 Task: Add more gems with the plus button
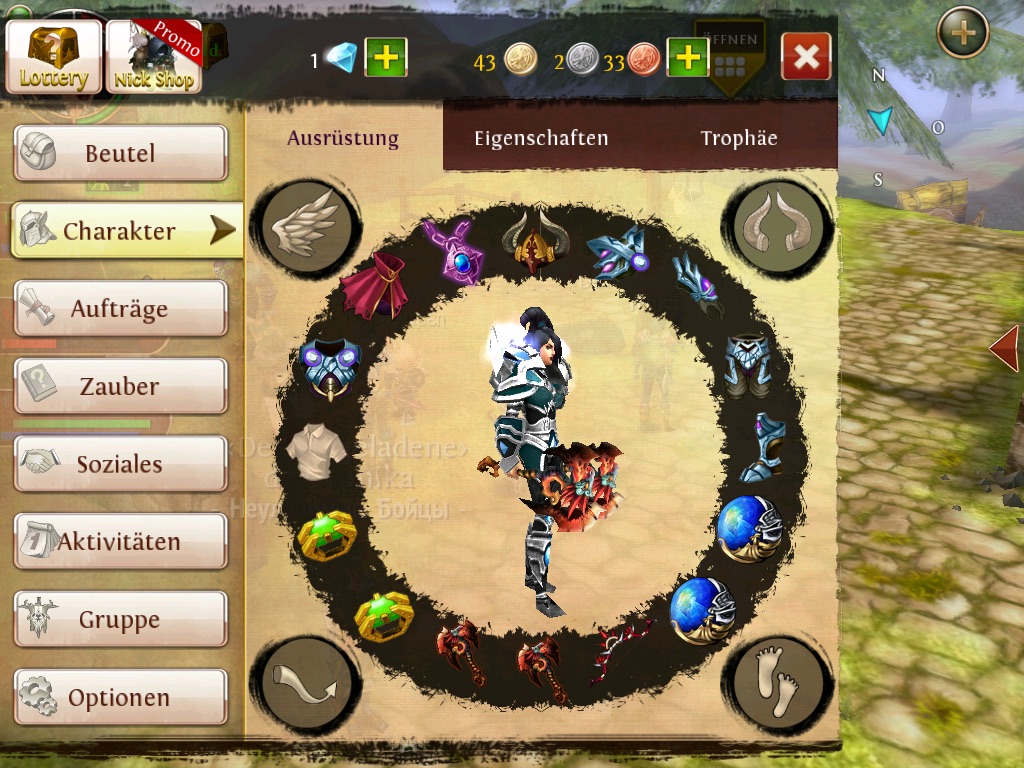(x=385, y=58)
